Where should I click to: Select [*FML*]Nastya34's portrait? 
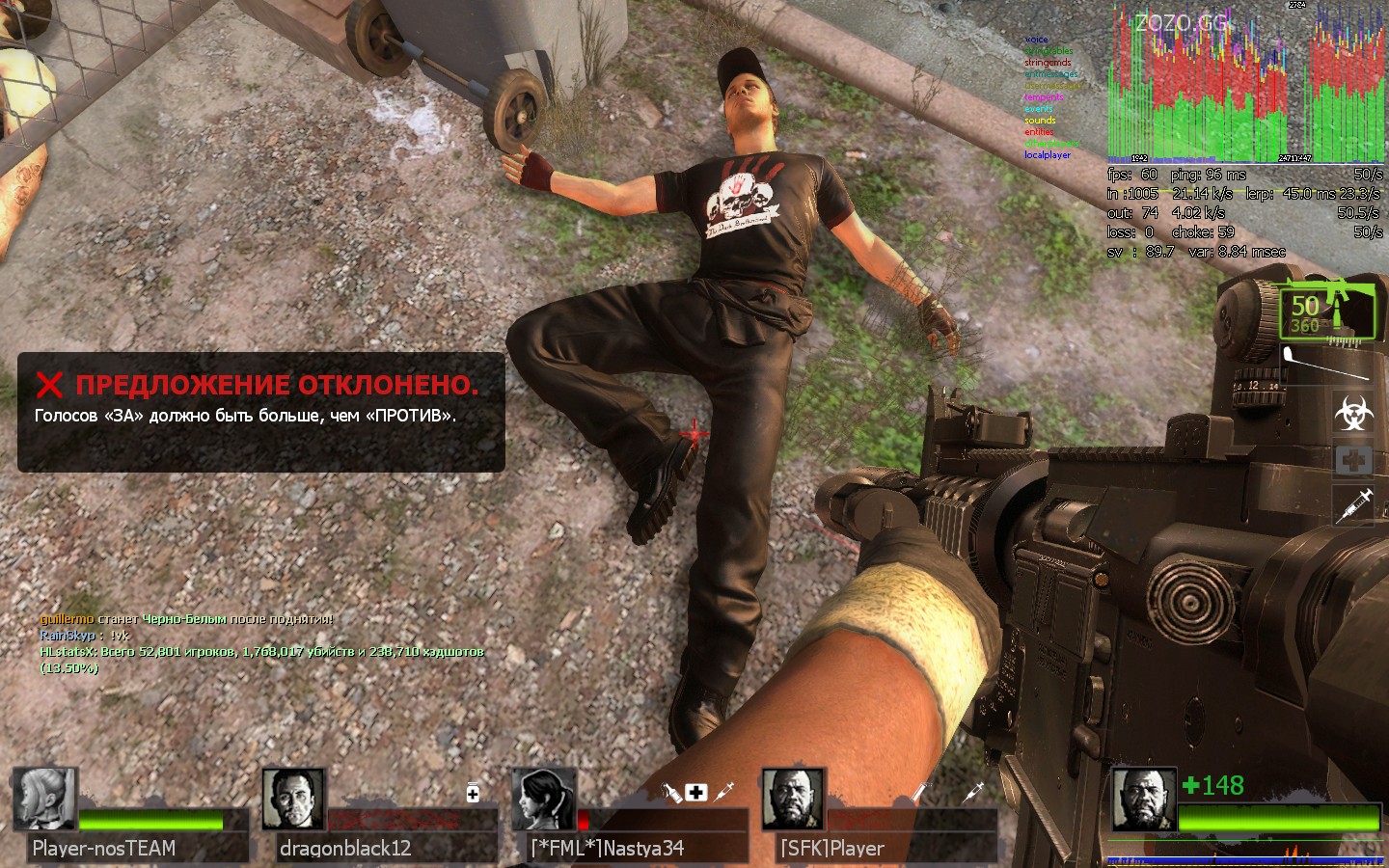[543, 800]
